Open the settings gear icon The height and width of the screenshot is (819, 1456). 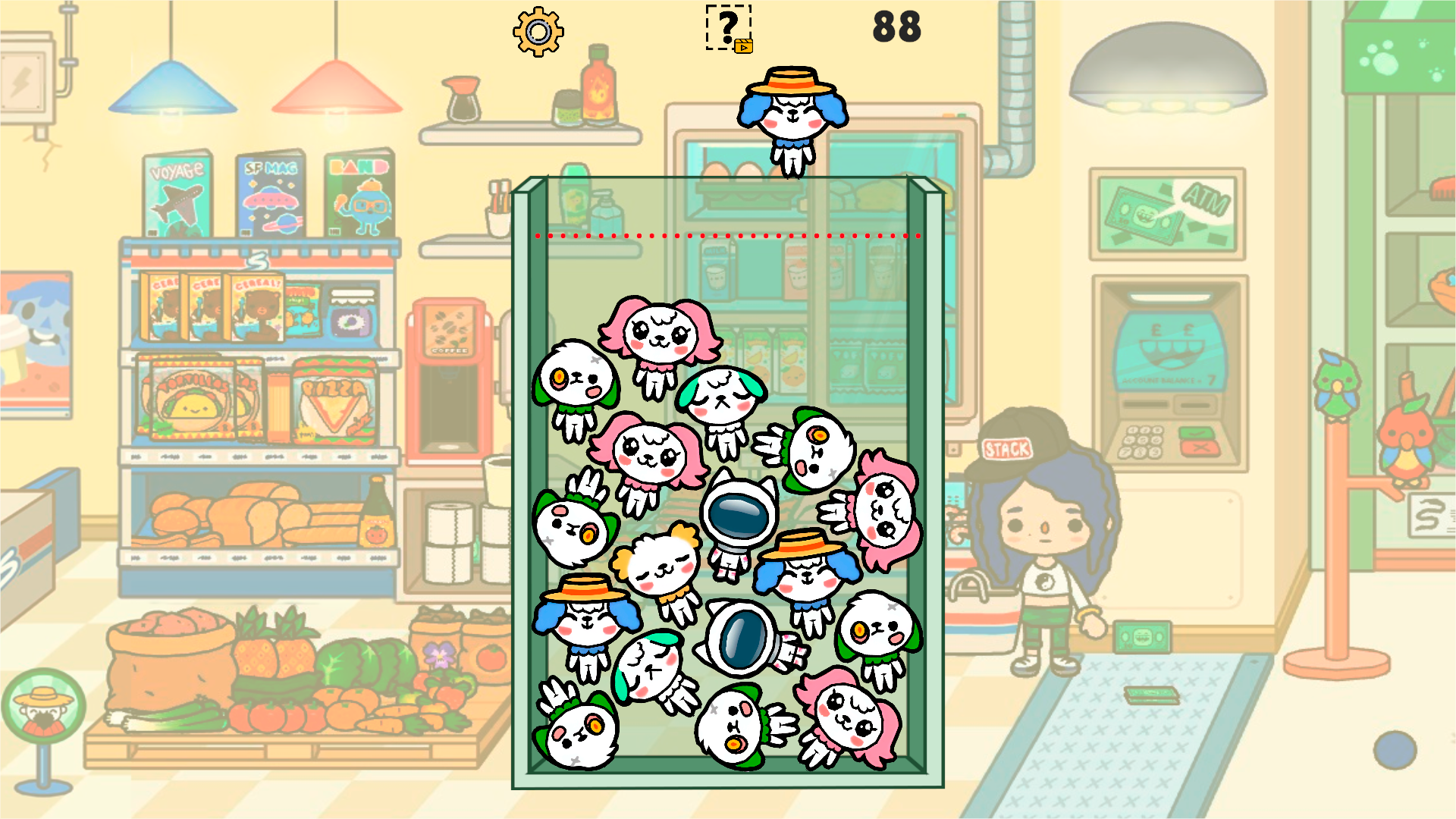tap(538, 32)
